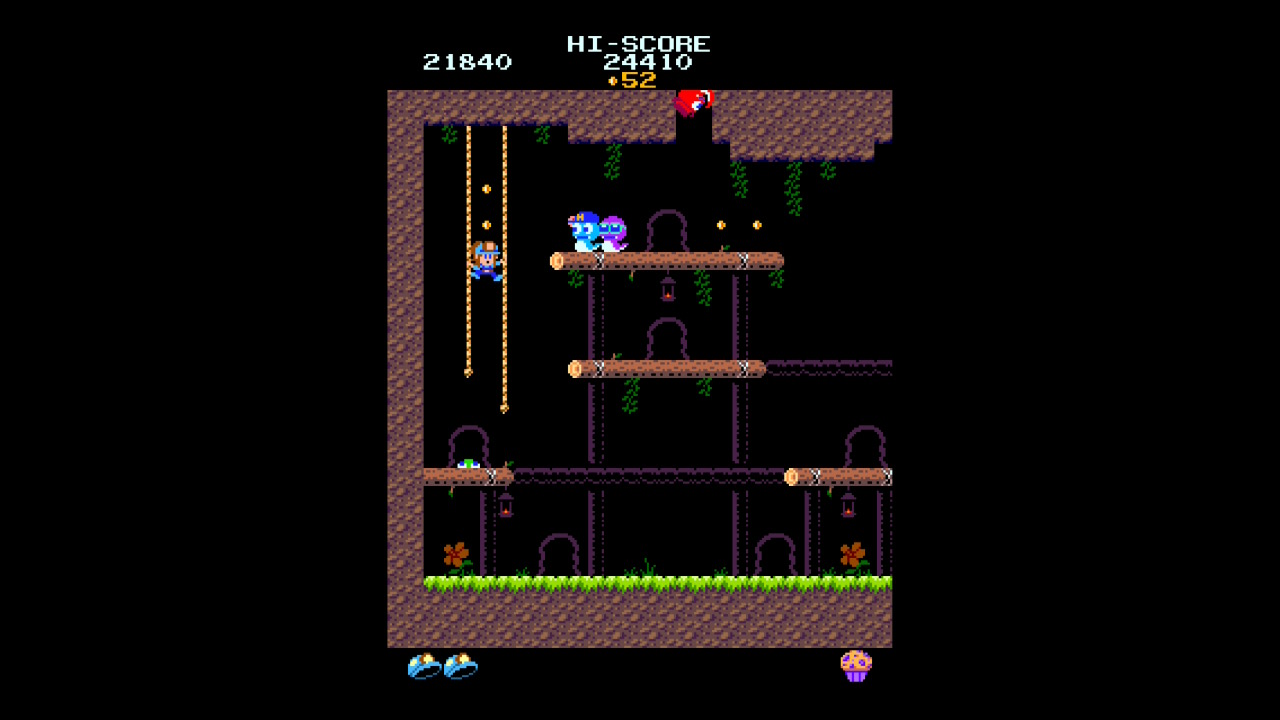
Task: Click the muffin bonus item icon
Action: 856,666
